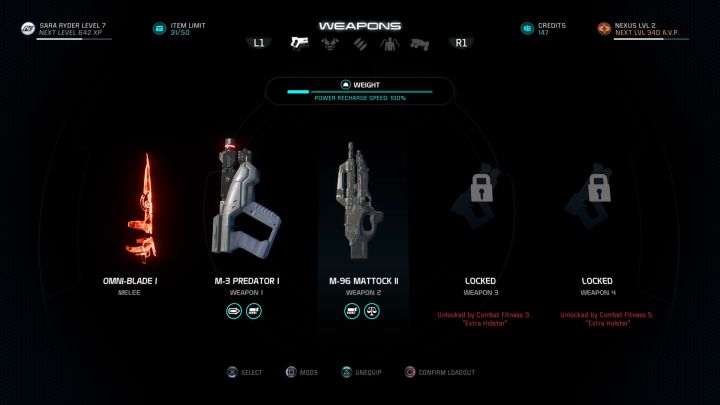This screenshot has width=720, height=405.
Task: Open the armor chest piece tab
Action: coord(330,43)
